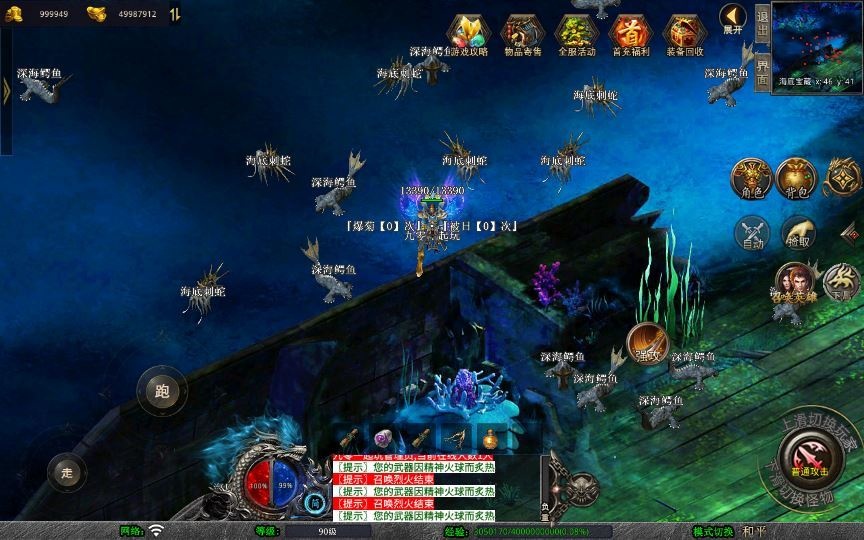Viewport: 864px width, 540px height.
Task: Toggle the 自动 auto-battle button
Action: coord(752,233)
